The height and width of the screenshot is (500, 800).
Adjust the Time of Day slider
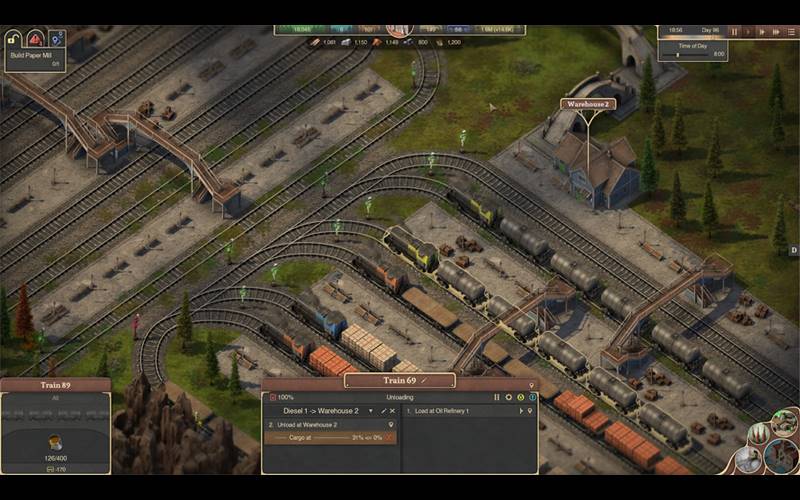[x=678, y=54]
